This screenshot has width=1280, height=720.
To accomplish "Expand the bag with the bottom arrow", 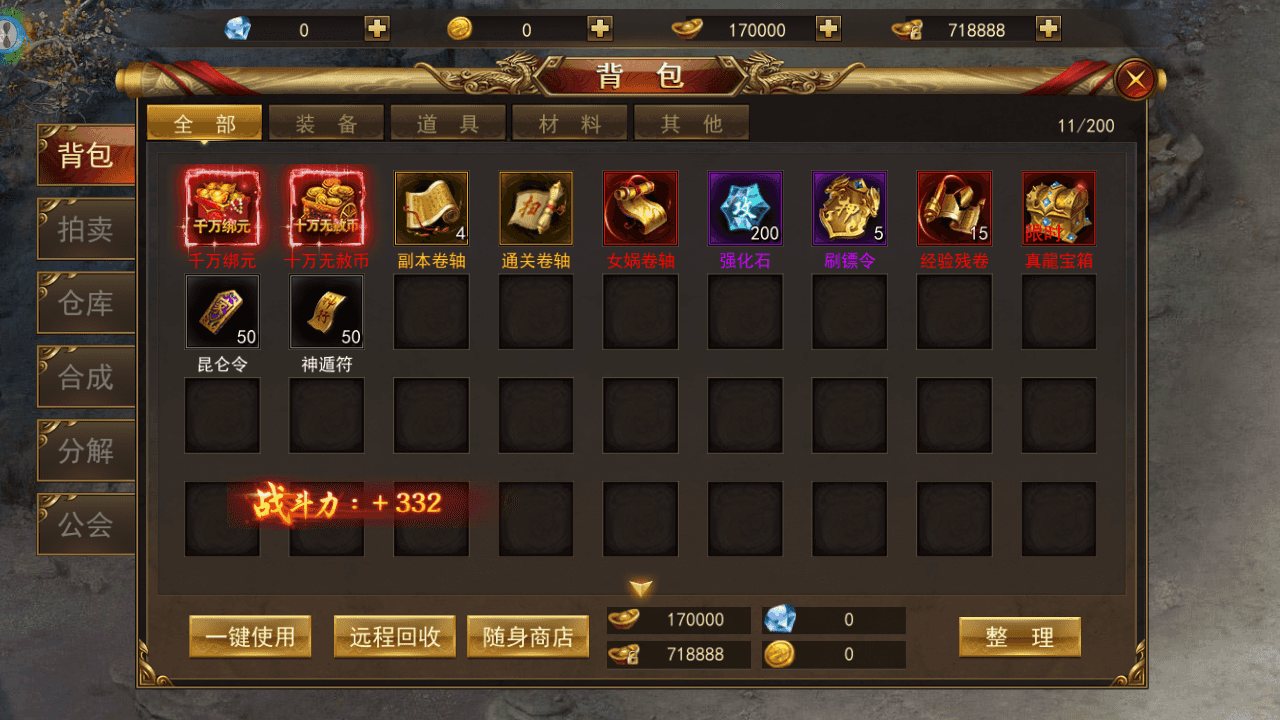I will coord(640,589).
